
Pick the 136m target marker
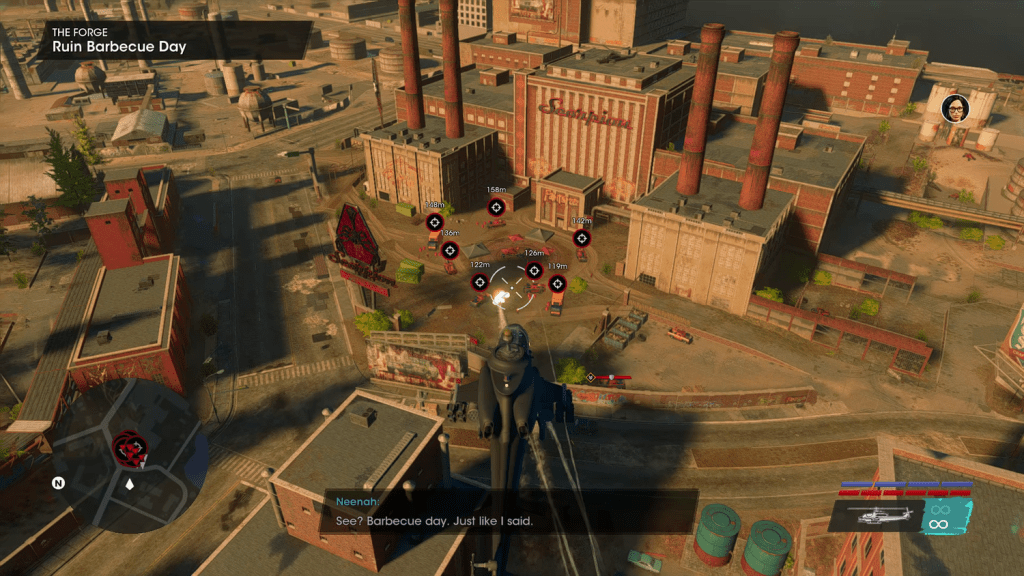(x=450, y=249)
